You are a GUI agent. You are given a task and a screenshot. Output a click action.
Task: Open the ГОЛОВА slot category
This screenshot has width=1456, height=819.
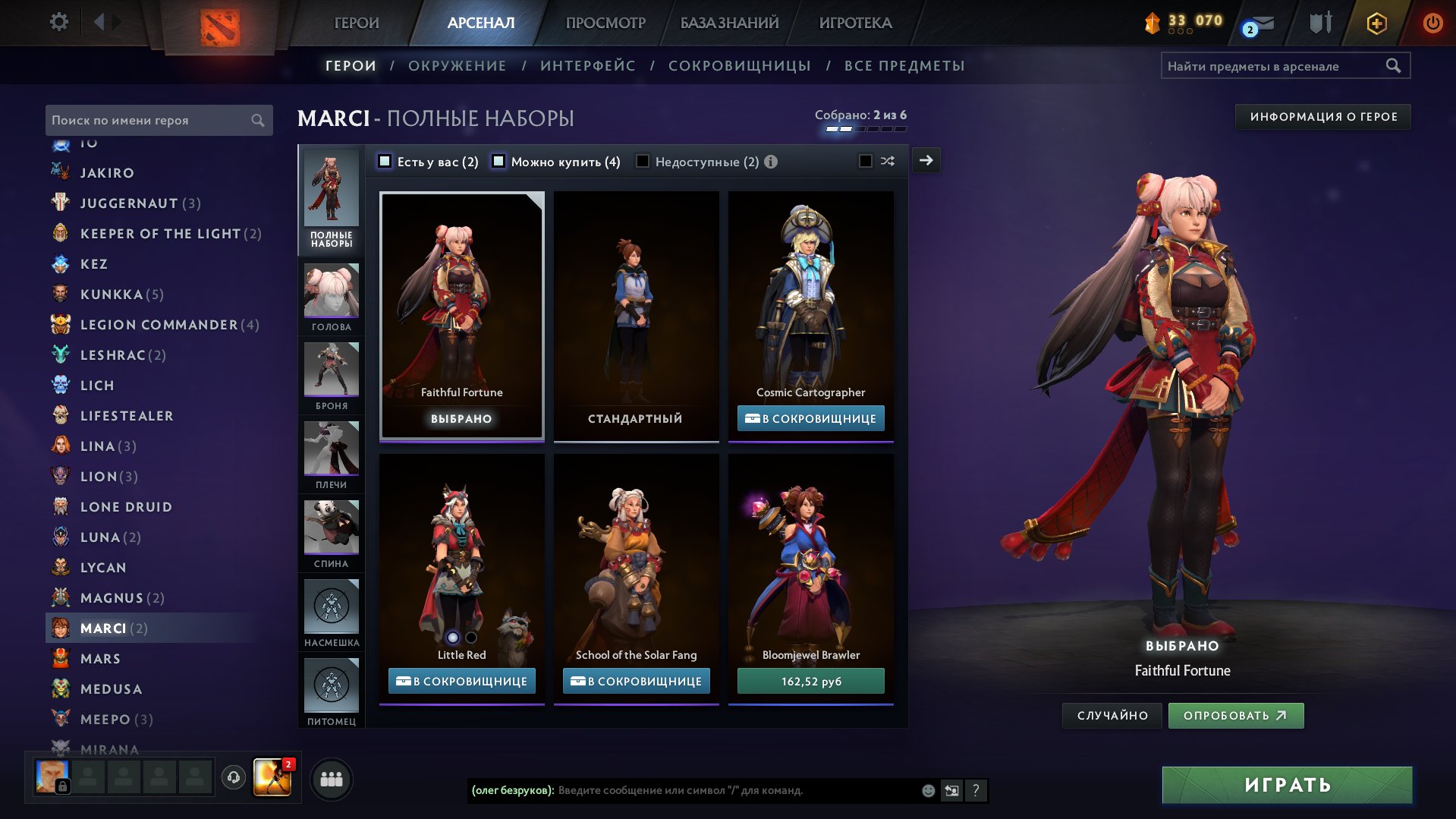tap(332, 297)
